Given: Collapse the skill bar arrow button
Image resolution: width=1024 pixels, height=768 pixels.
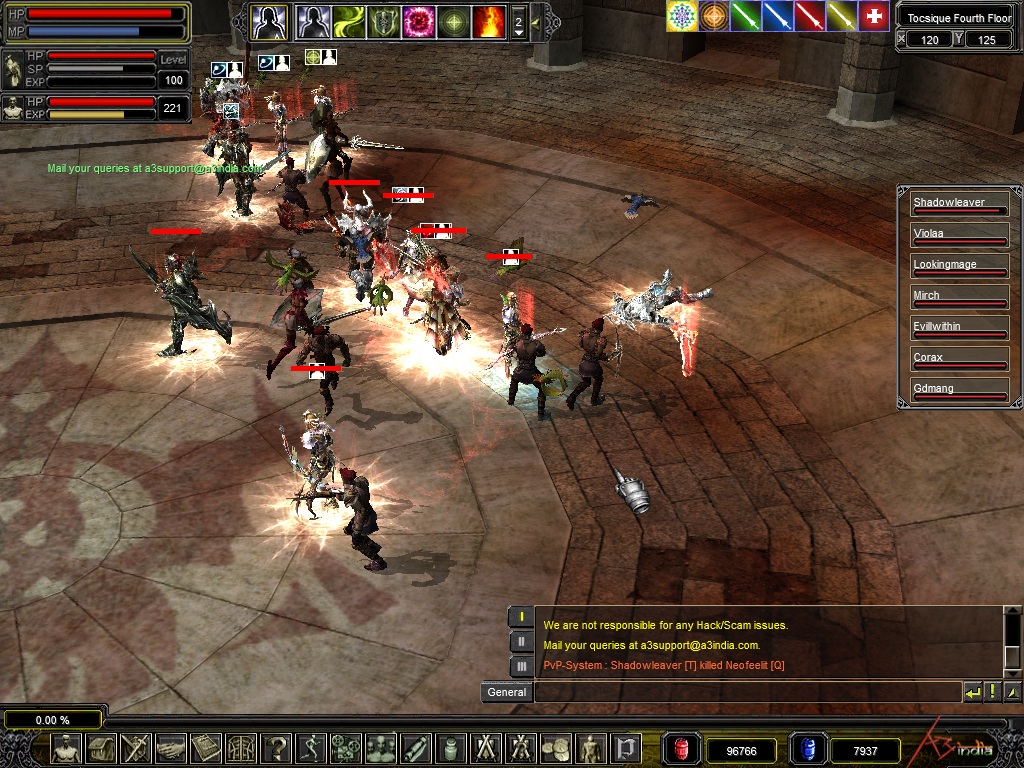Looking at the screenshot, I should coord(537,22).
